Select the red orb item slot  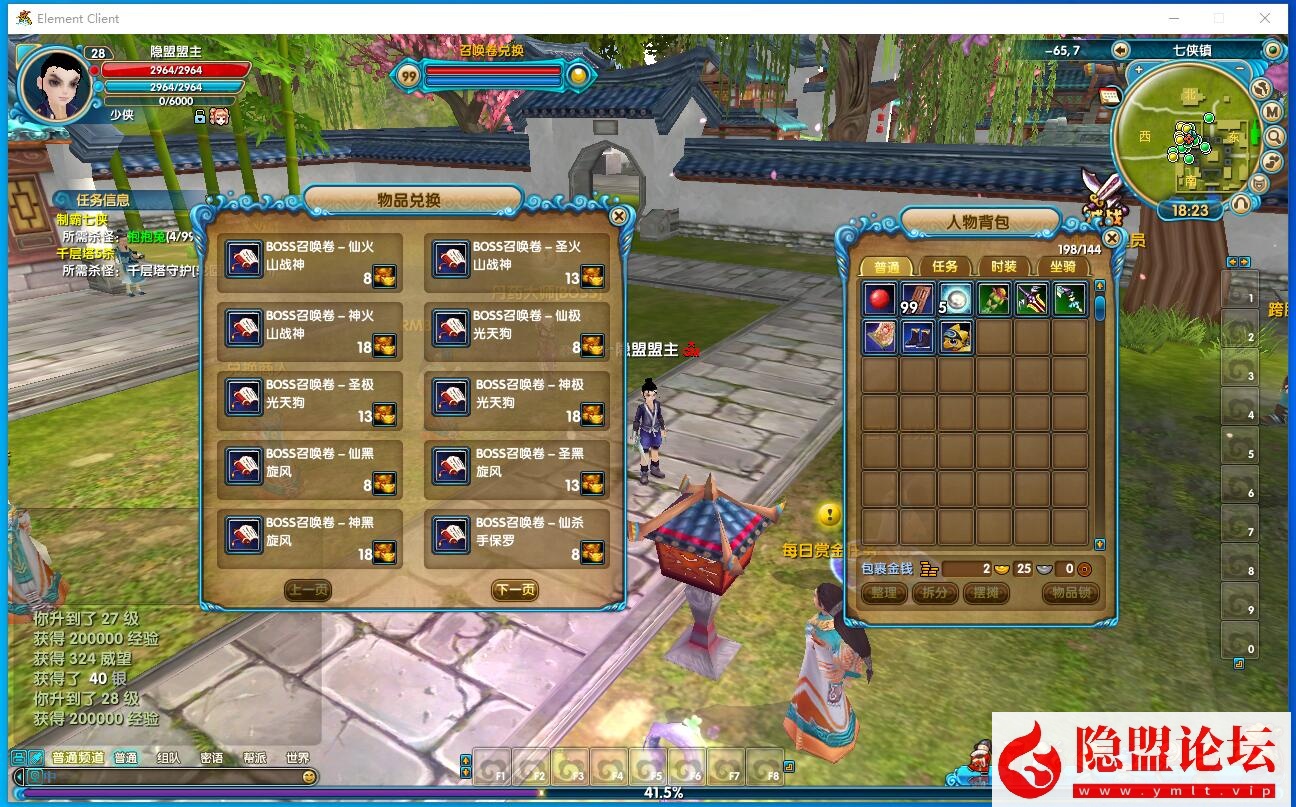880,300
